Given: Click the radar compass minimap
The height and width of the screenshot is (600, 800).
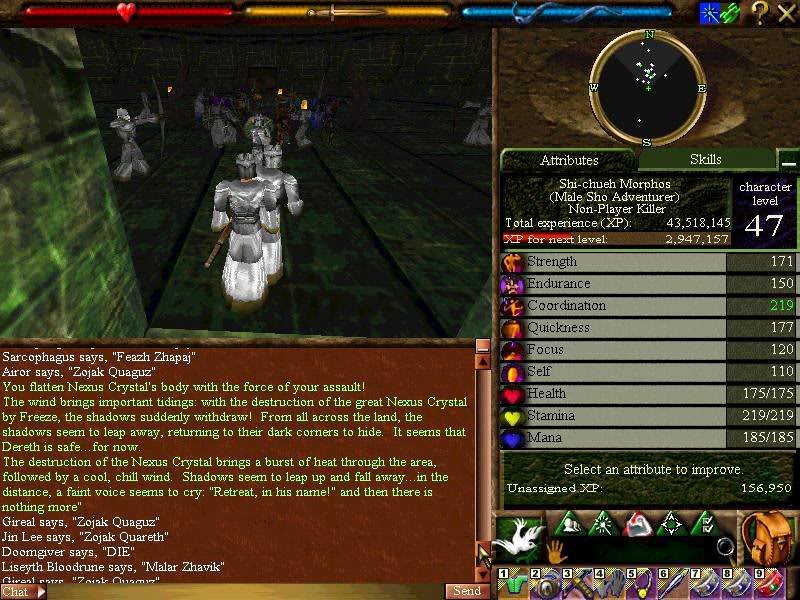Looking at the screenshot, I should point(648,87).
